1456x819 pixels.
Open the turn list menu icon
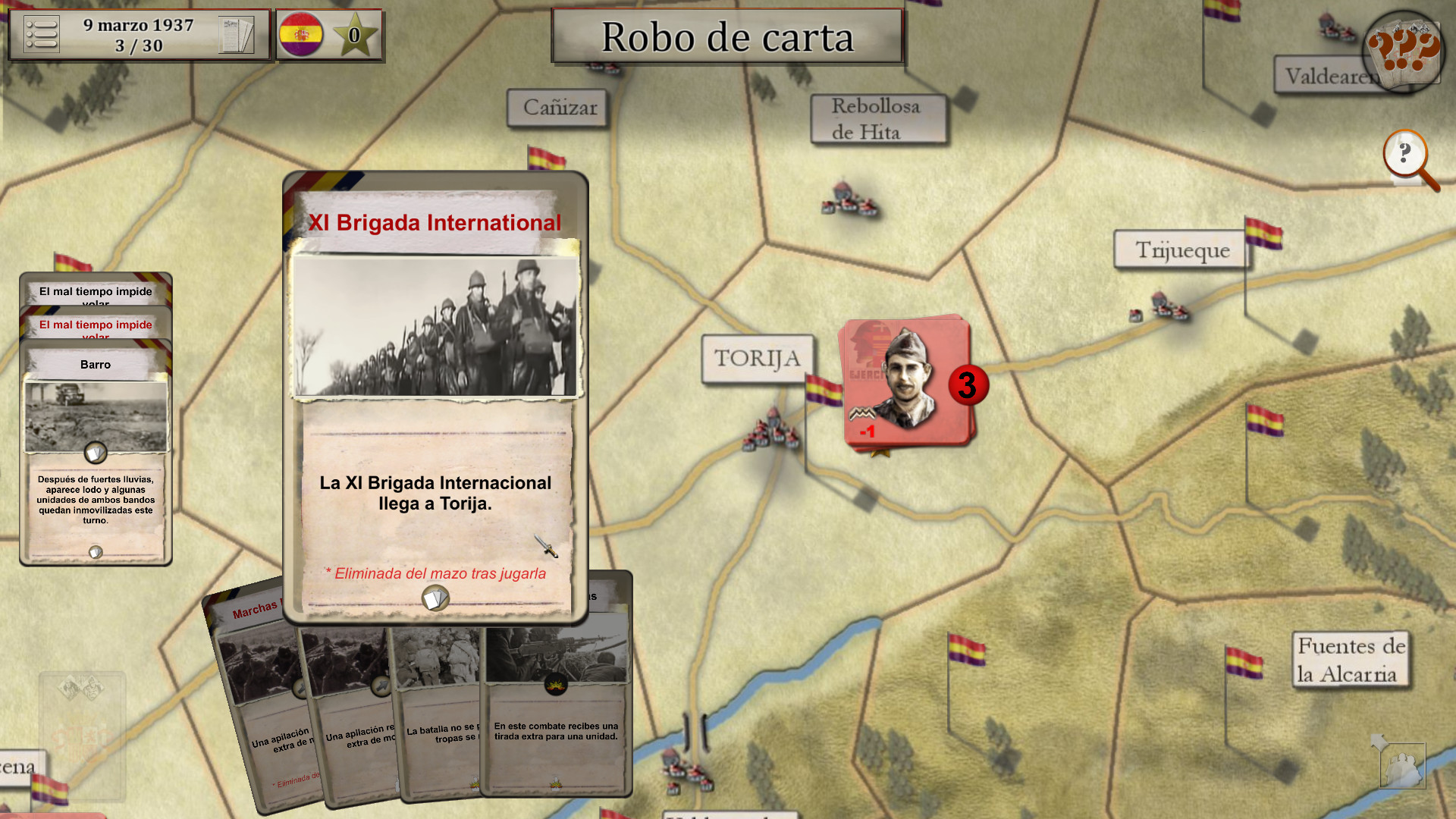(42, 33)
